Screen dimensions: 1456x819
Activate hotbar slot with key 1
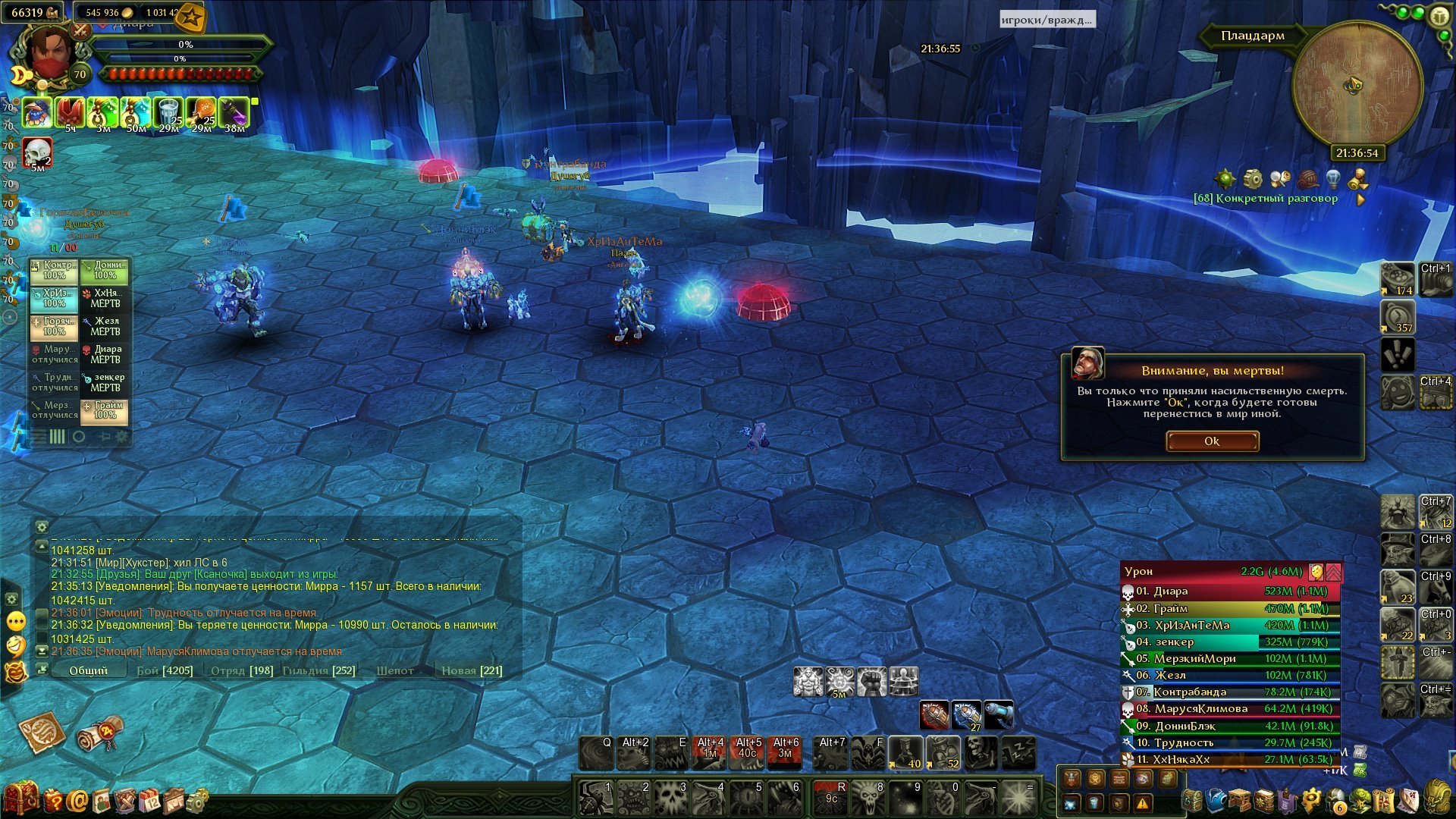pos(596,798)
